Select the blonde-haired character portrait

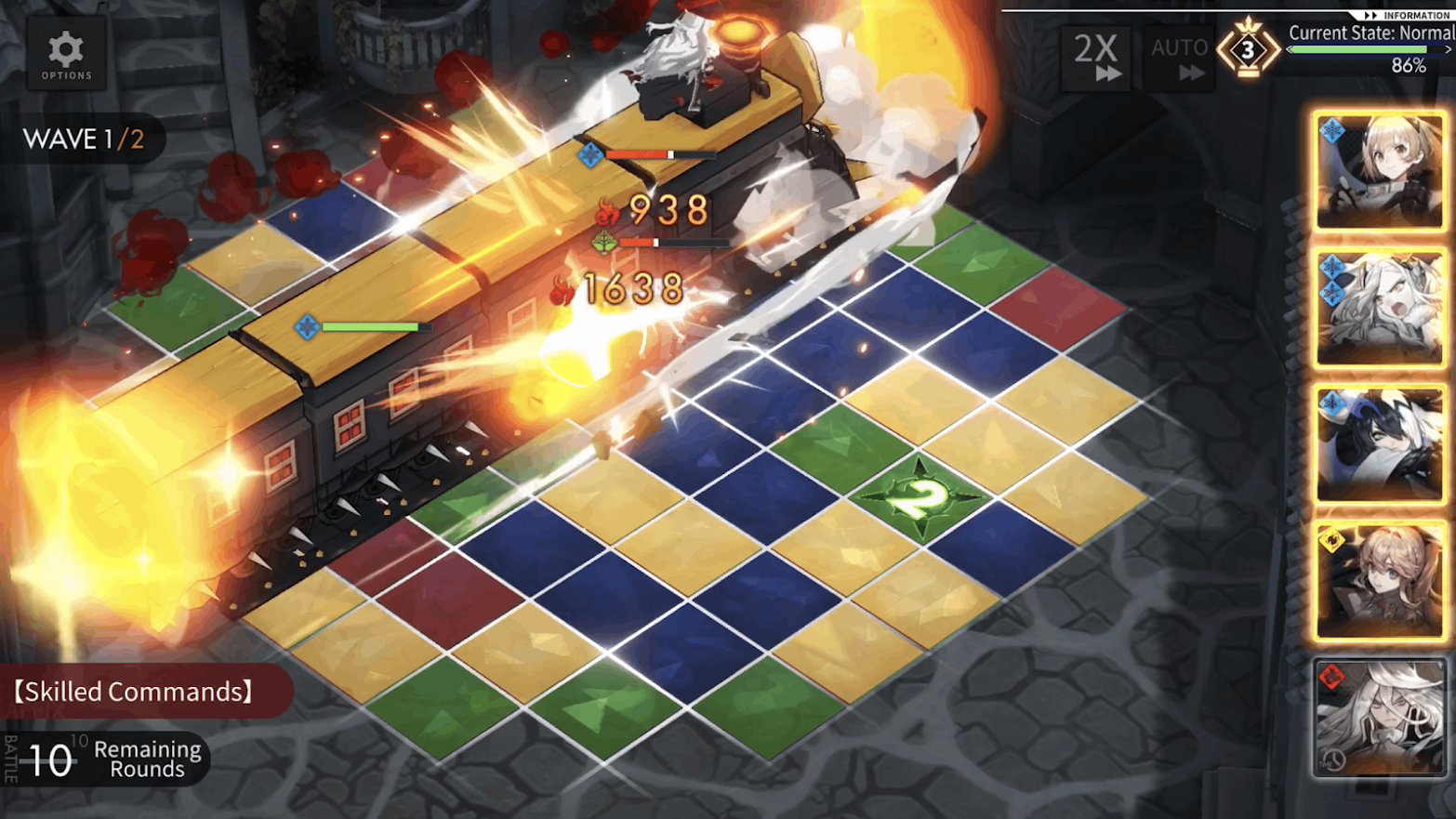point(1379,172)
